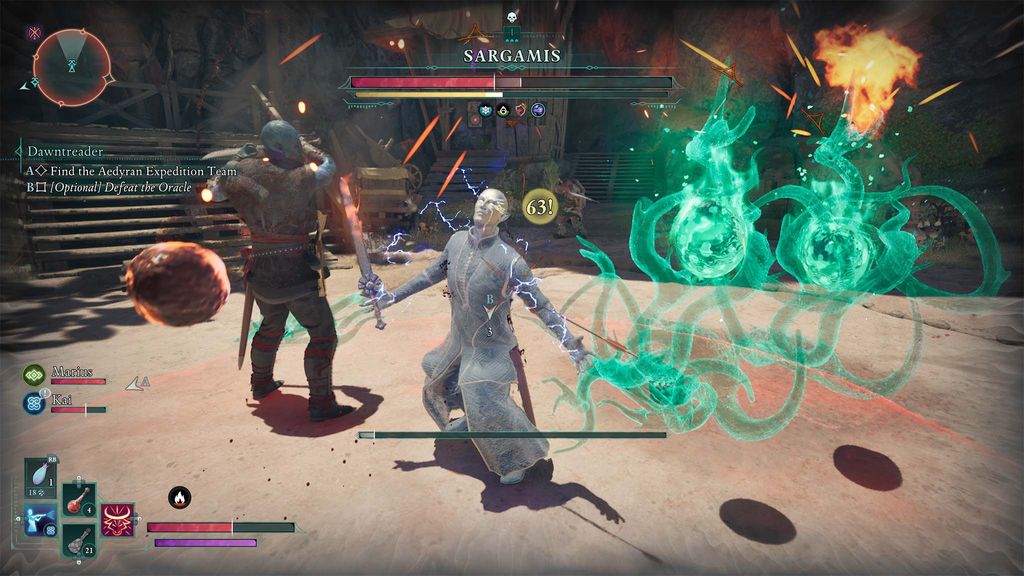
Task: Inspect the yellow hooded status icon on Sargamis
Action: 503,110
